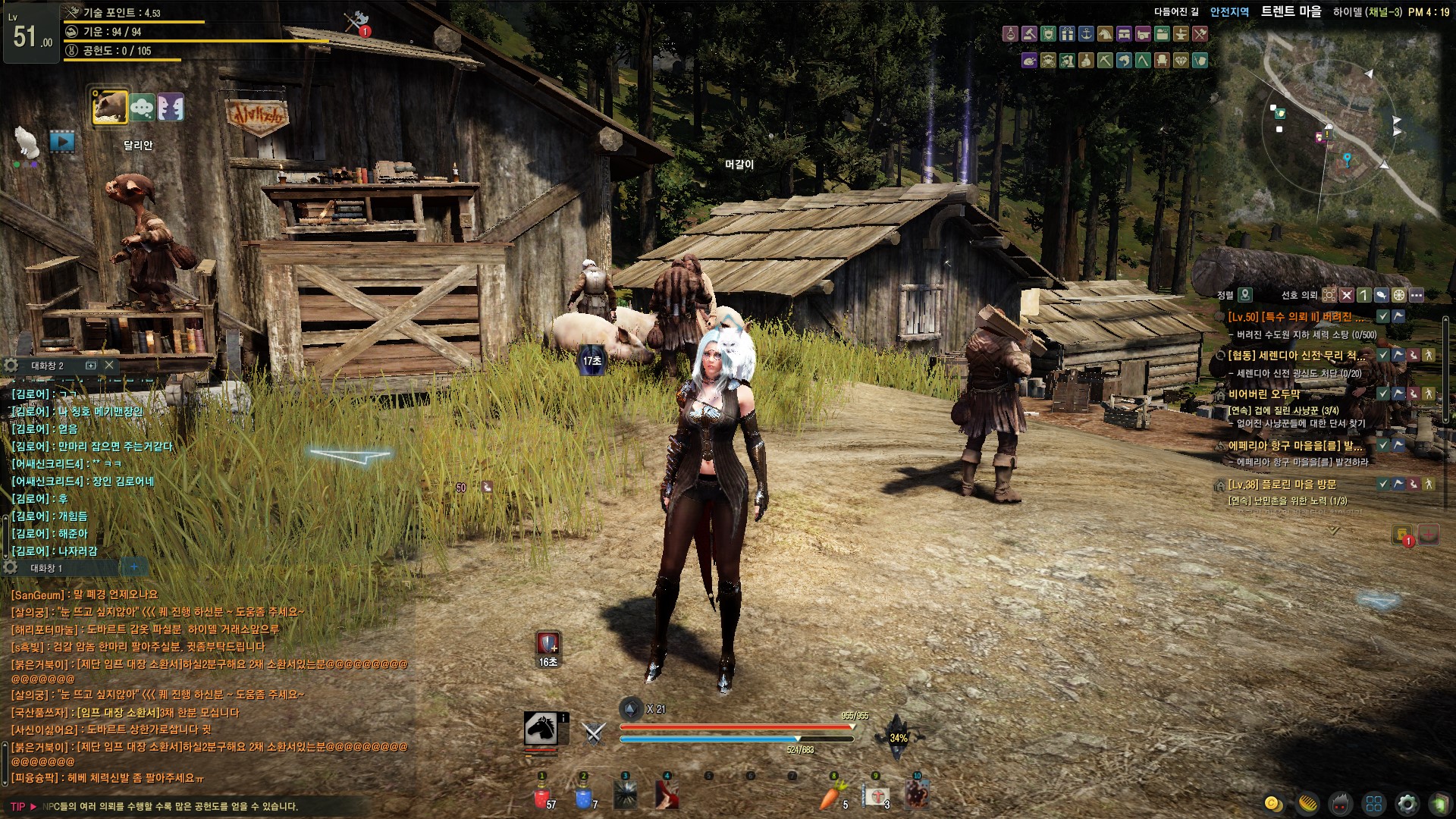Add a new chat tab with the plus button
This screenshot has width=1456, height=819.
point(134,567)
